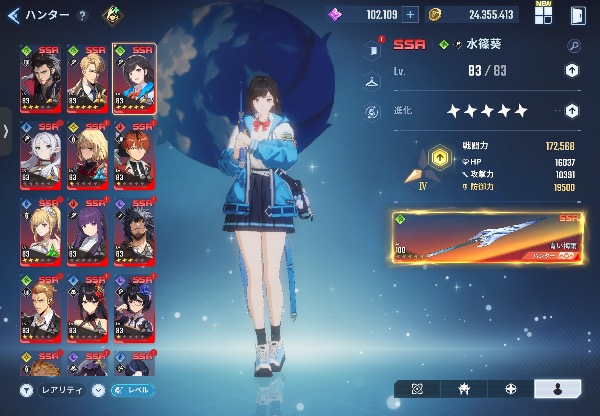Pick the bearded dark-skinned hunter card
600x416 pixels.
click(132, 230)
